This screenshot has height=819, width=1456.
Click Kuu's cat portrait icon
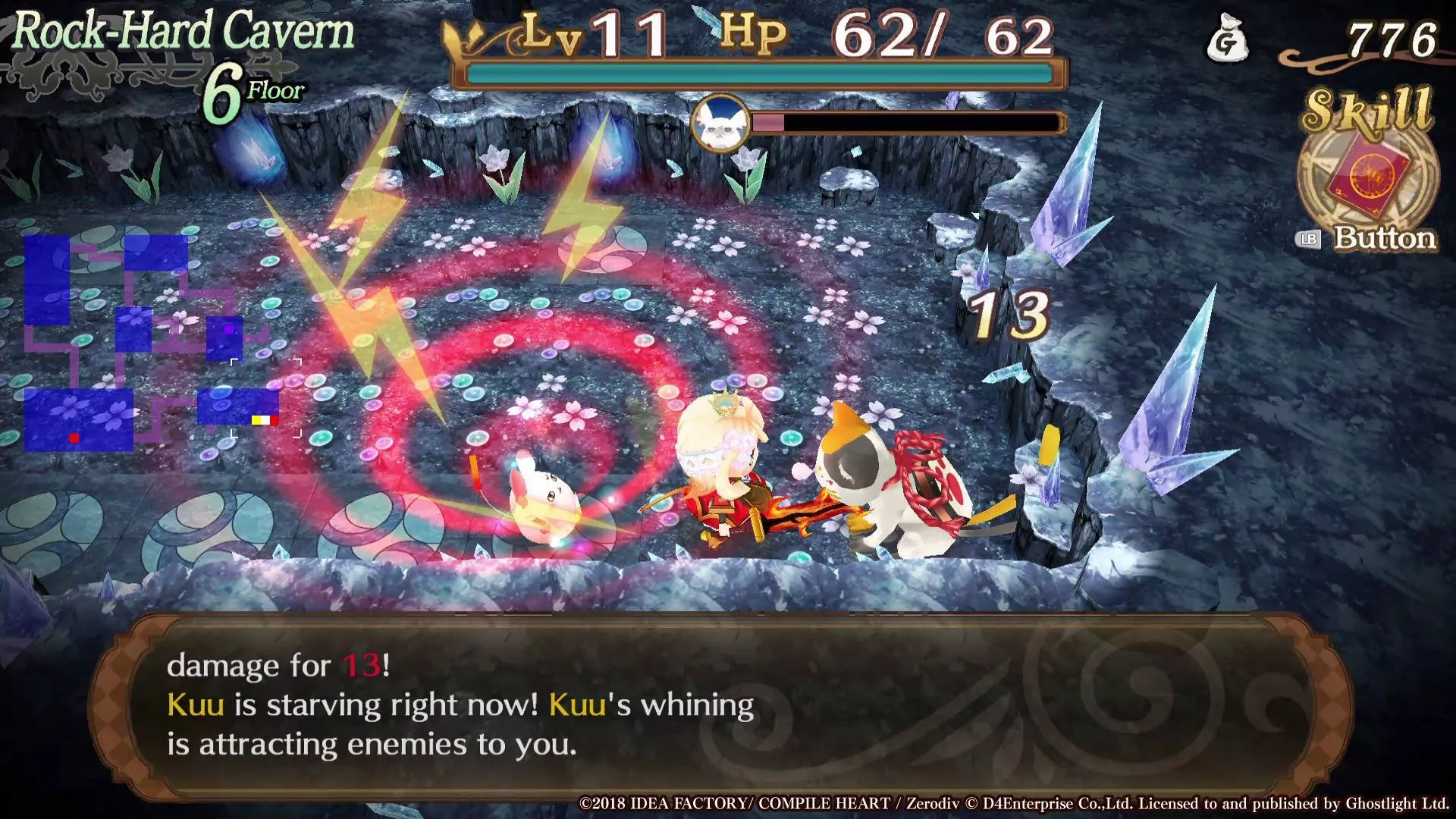[x=719, y=123]
